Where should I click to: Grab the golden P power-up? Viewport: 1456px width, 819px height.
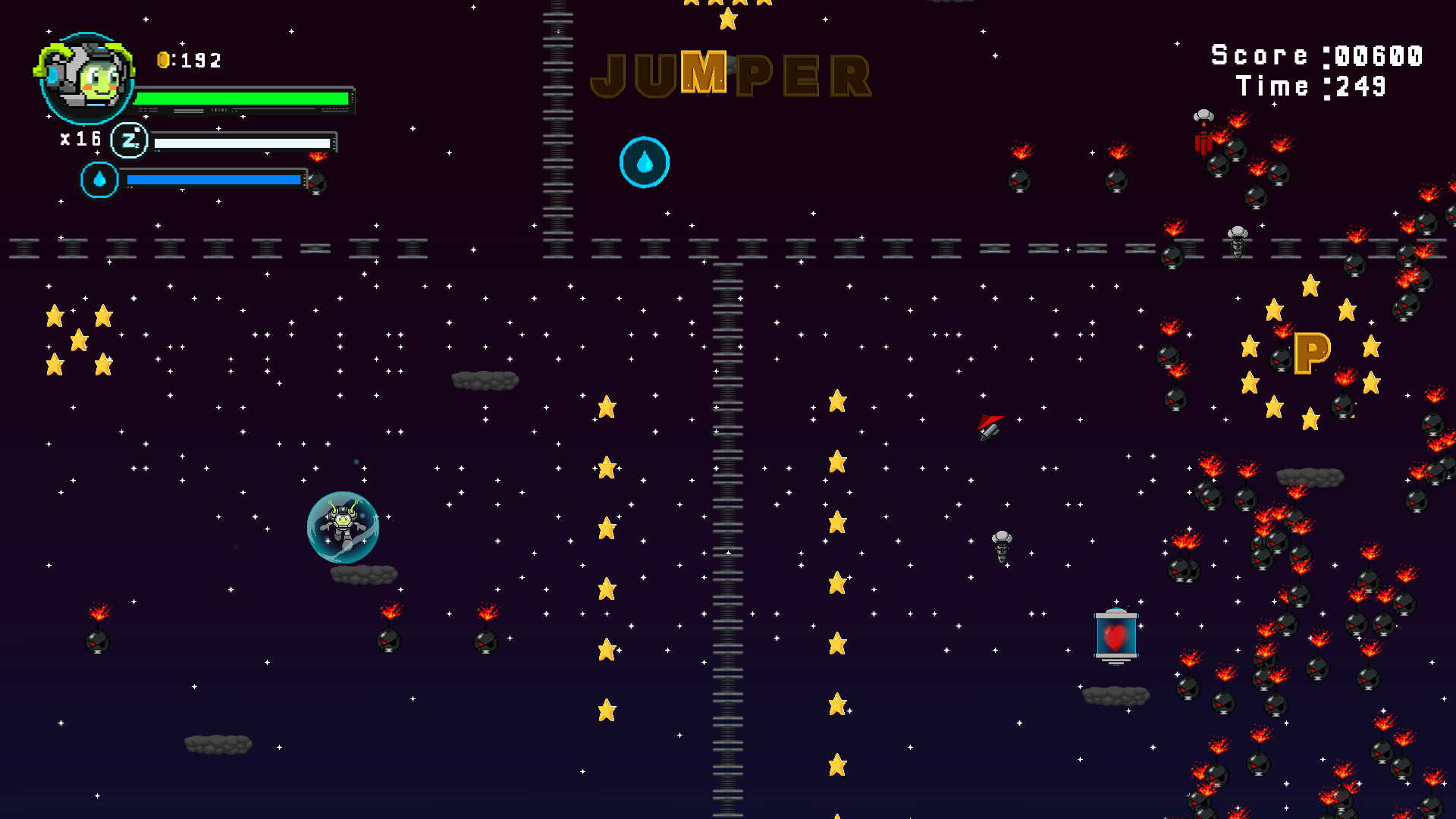(1314, 353)
